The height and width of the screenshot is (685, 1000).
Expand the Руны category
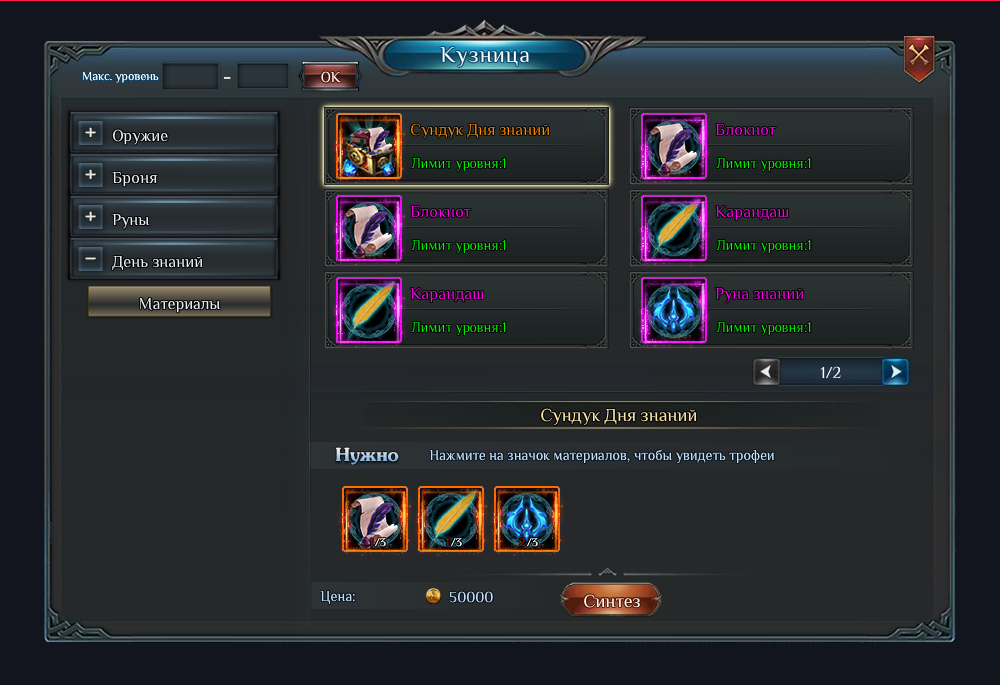pyautogui.click(x=91, y=218)
